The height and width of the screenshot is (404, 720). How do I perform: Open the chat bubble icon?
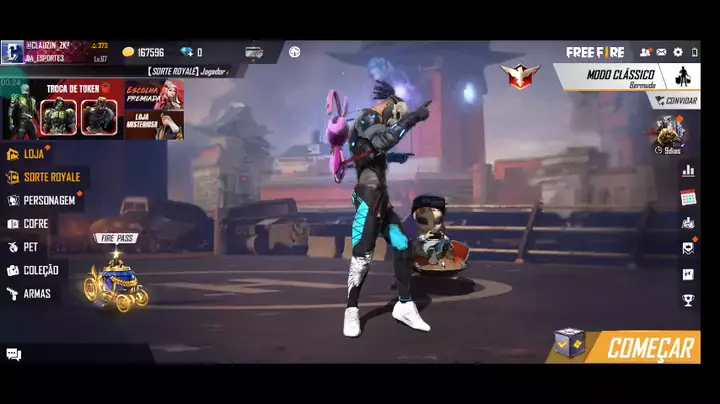click(x=14, y=354)
